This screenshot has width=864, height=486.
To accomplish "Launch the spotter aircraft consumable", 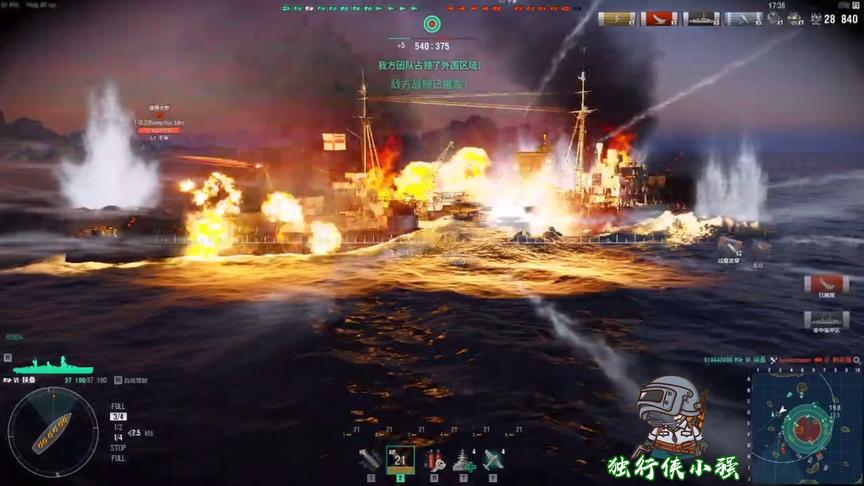I will pos(493,459).
